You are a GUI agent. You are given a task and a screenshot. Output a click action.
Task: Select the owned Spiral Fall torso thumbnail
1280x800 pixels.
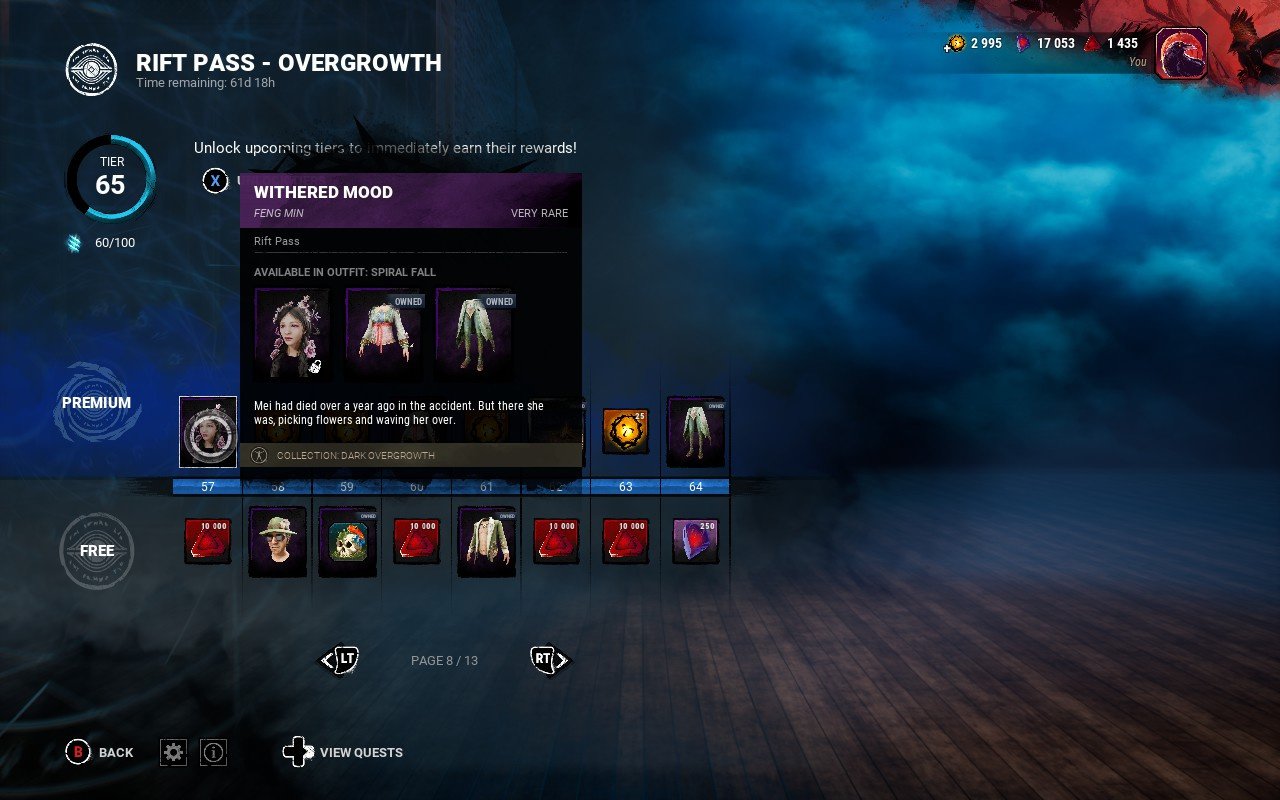pyautogui.click(x=384, y=332)
